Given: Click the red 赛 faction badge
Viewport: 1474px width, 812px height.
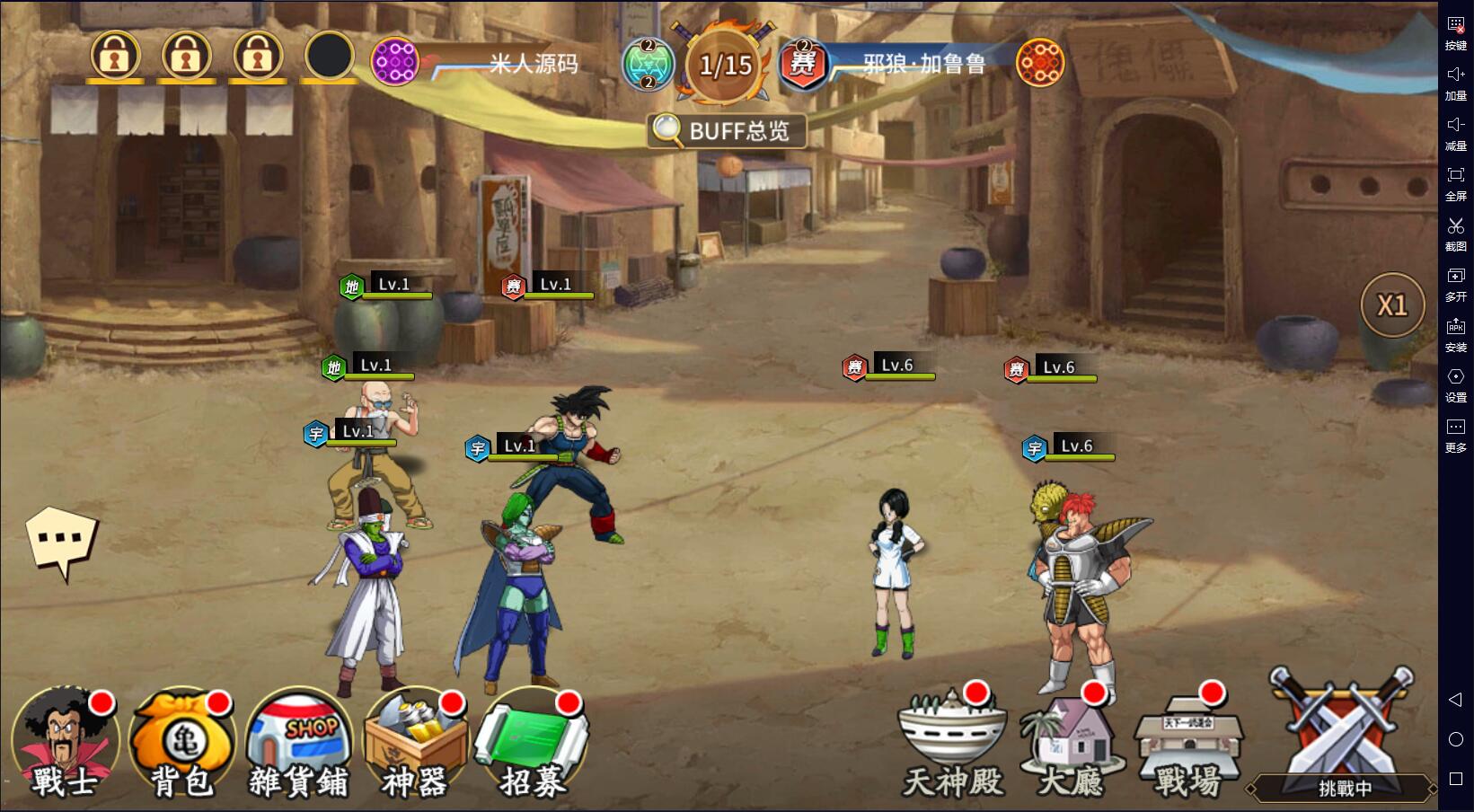Looking at the screenshot, I should [803, 65].
